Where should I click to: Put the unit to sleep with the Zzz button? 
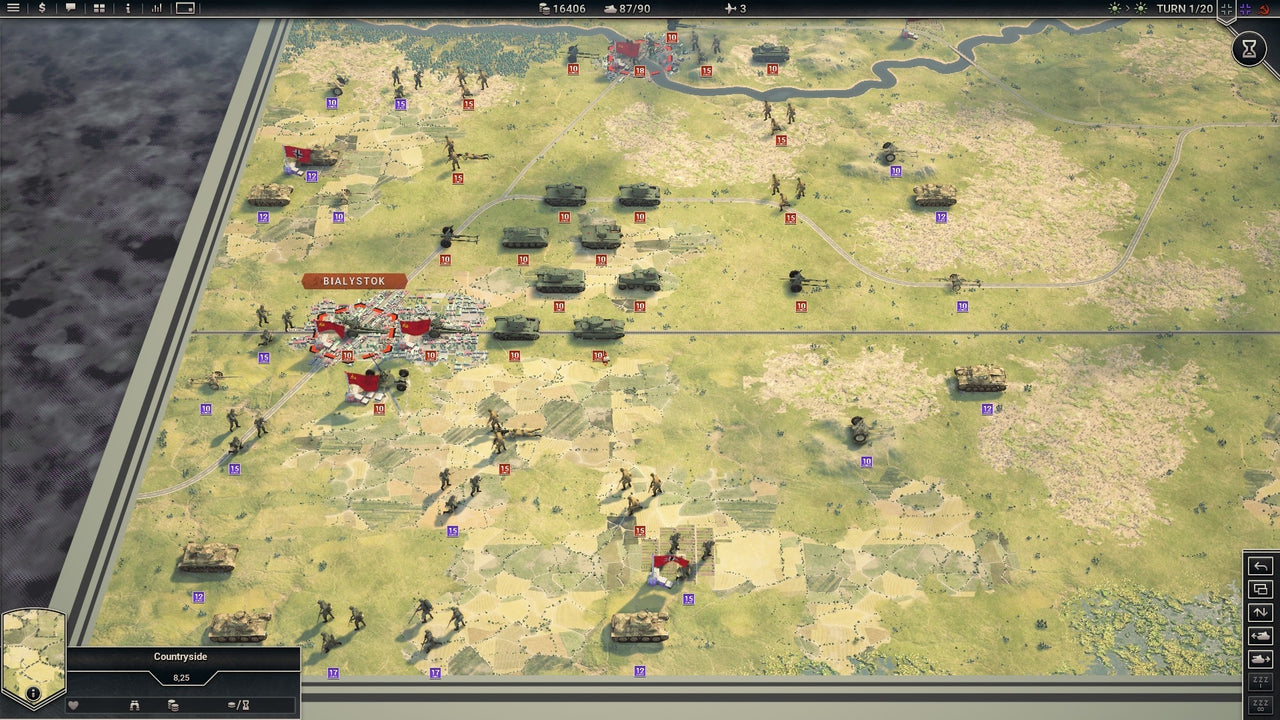1261,681
